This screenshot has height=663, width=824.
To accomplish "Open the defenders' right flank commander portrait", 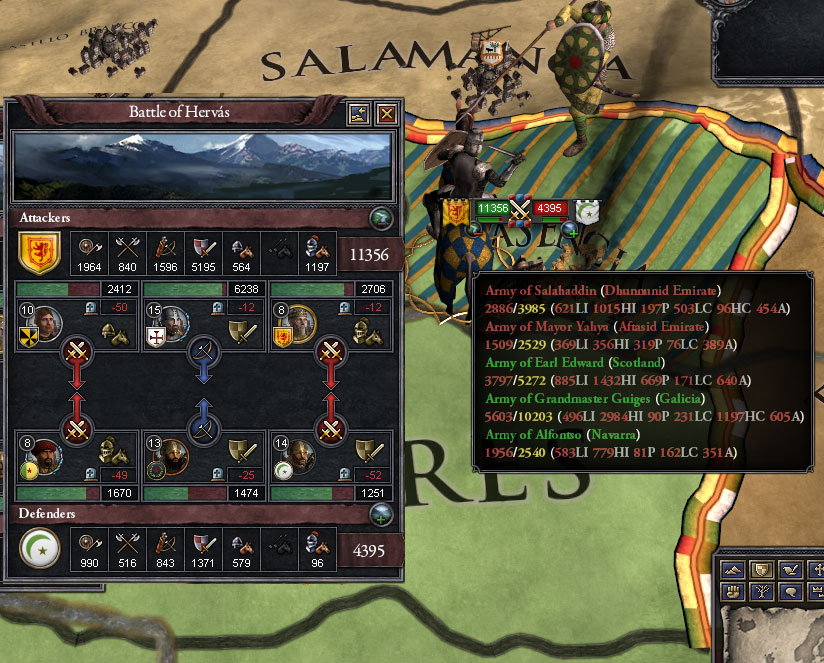I will pos(299,459).
